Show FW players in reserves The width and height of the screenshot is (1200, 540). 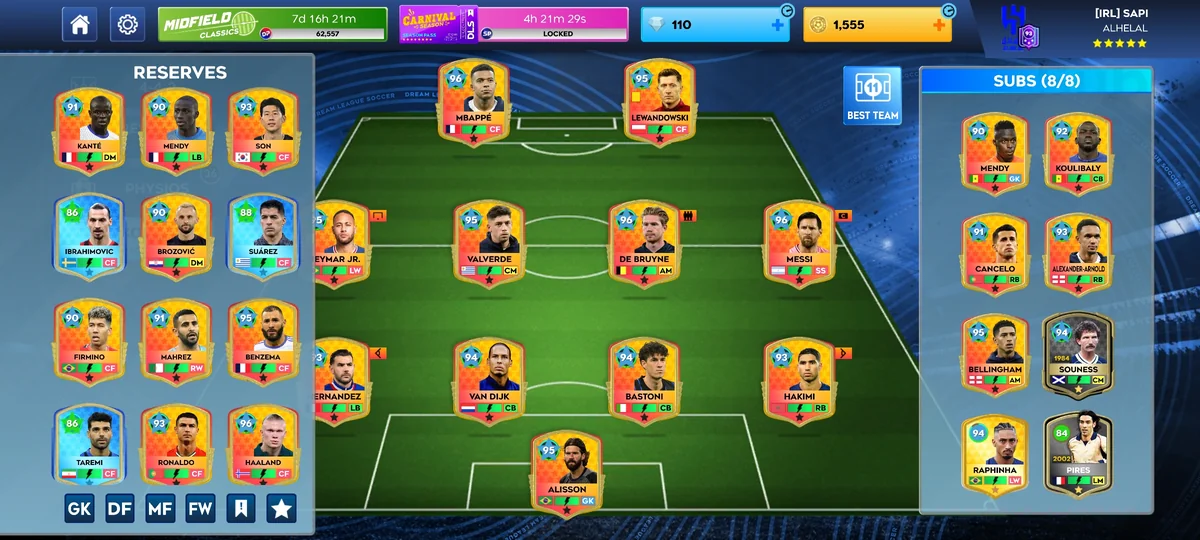click(200, 508)
